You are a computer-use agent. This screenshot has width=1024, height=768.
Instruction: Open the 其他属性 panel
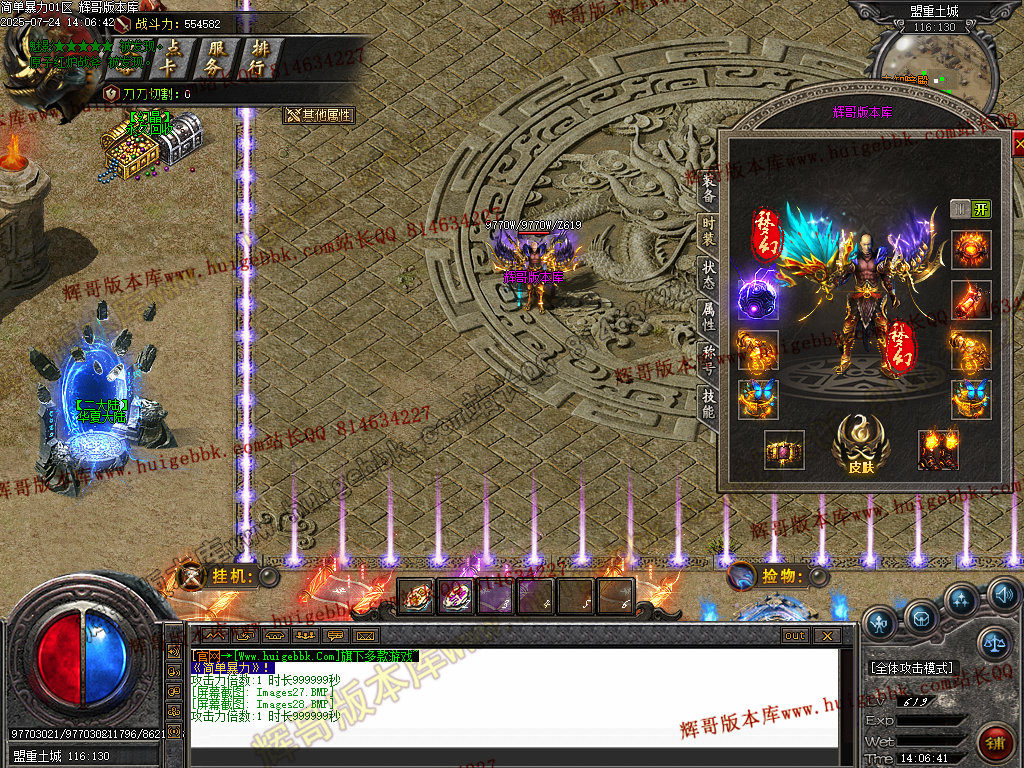coord(319,115)
